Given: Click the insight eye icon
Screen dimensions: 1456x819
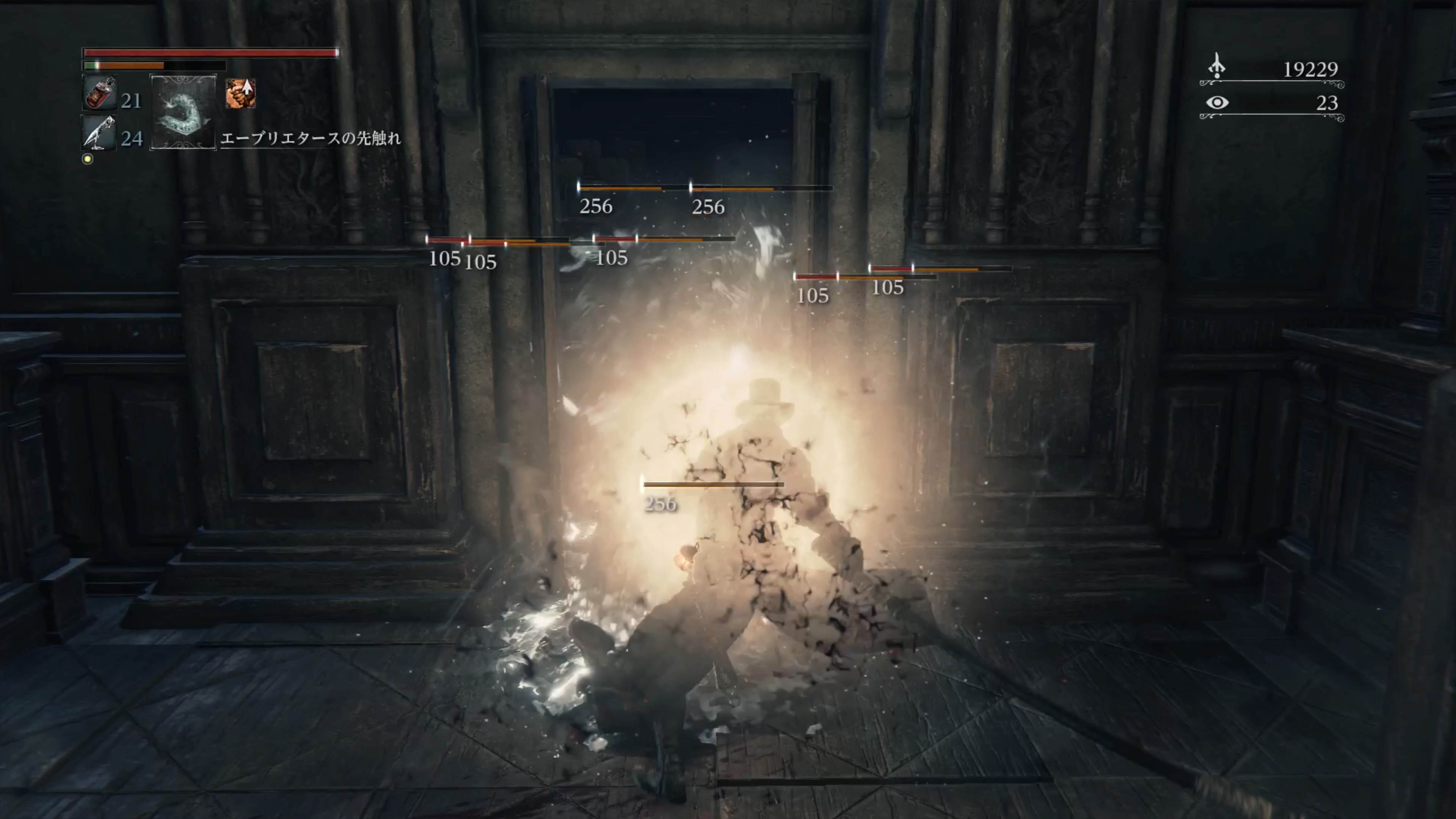Looking at the screenshot, I should tap(1217, 102).
